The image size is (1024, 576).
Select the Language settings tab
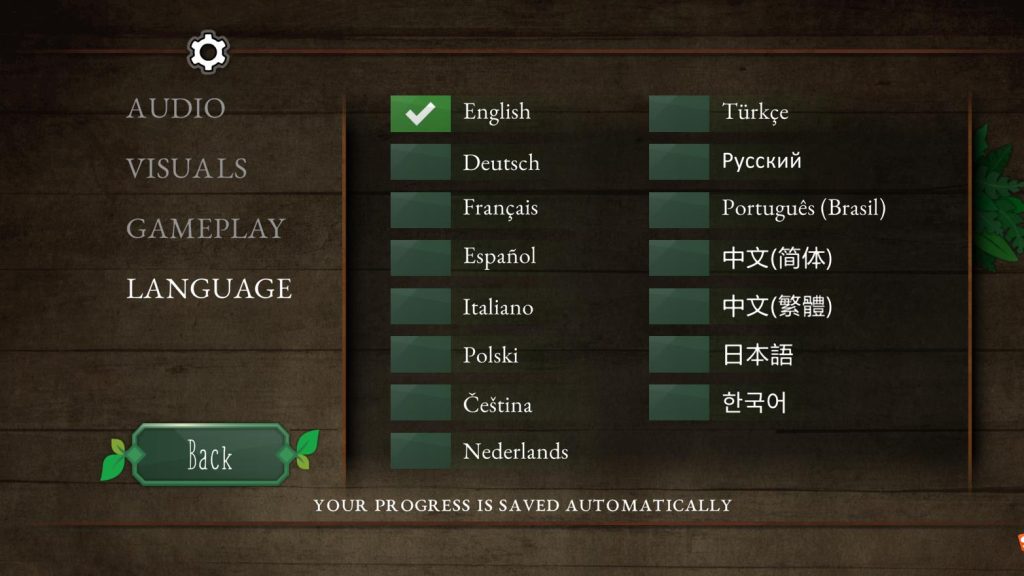[209, 289]
